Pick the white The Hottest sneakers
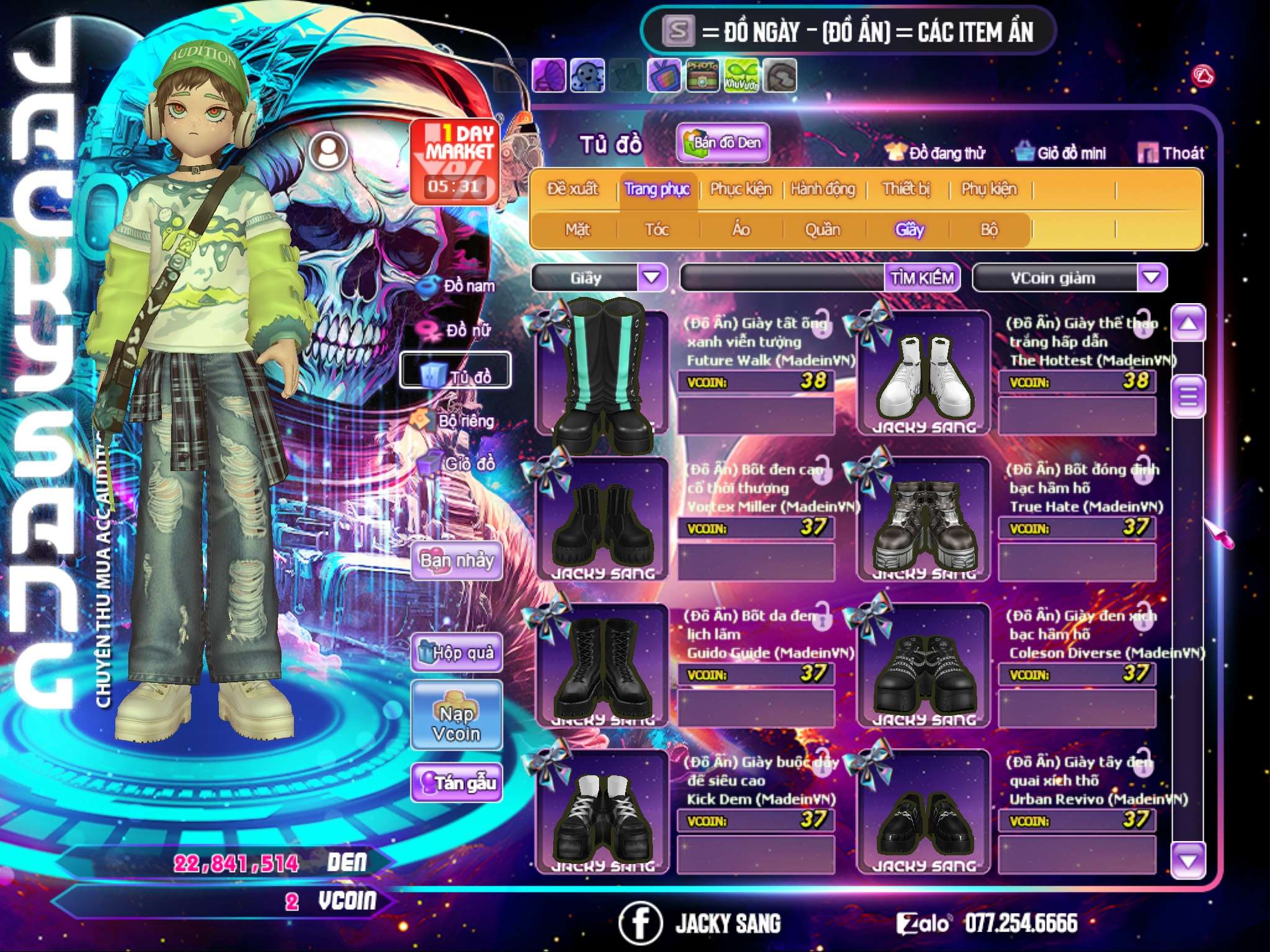Viewport: 1270px width, 952px height. coord(923,375)
